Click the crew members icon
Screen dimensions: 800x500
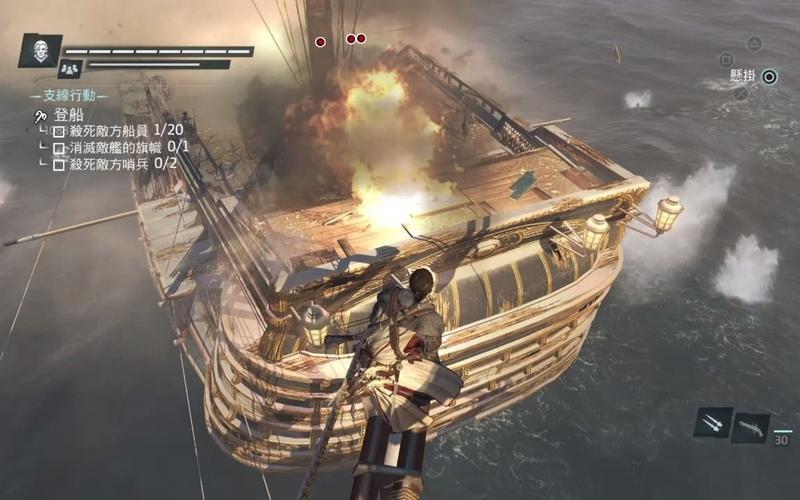pyautogui.click(x=69, y=69)
